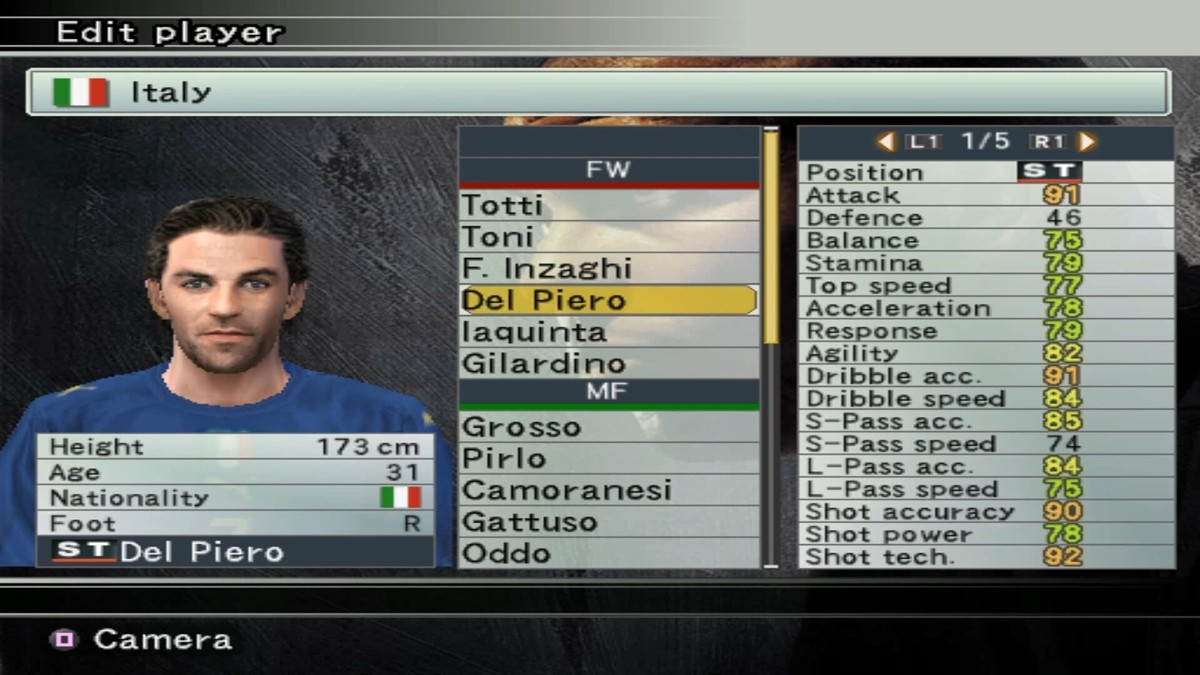
Task: Select Gattuso from the midfielders
Action: click(x=608, y=522)
